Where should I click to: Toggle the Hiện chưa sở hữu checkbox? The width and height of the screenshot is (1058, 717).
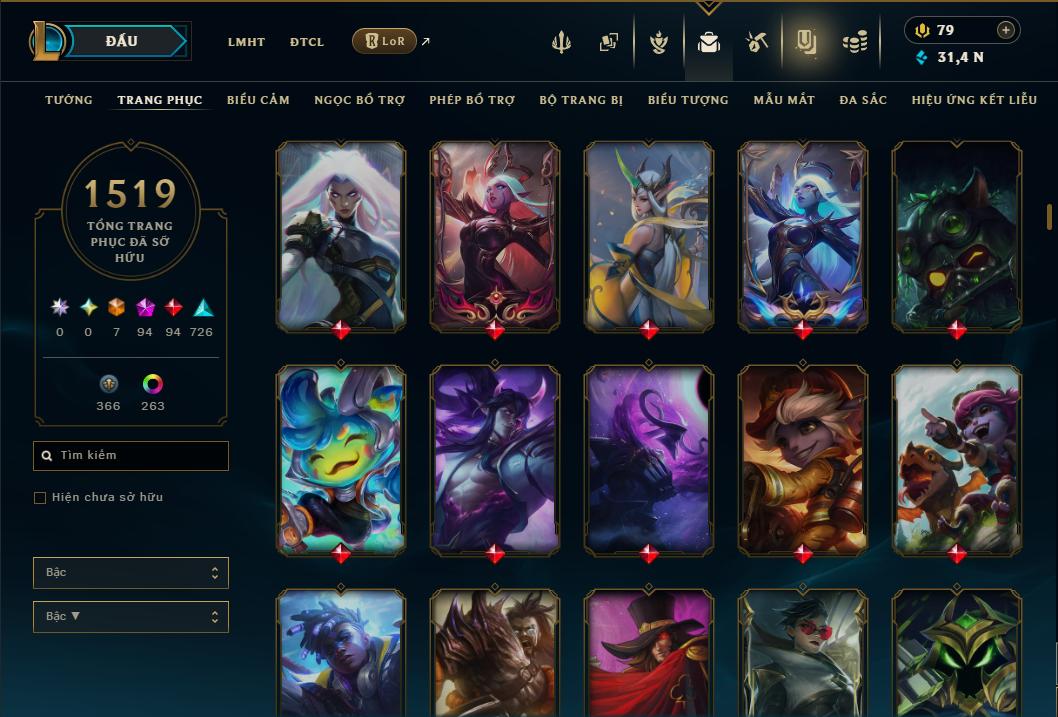(x=40, y=498)
